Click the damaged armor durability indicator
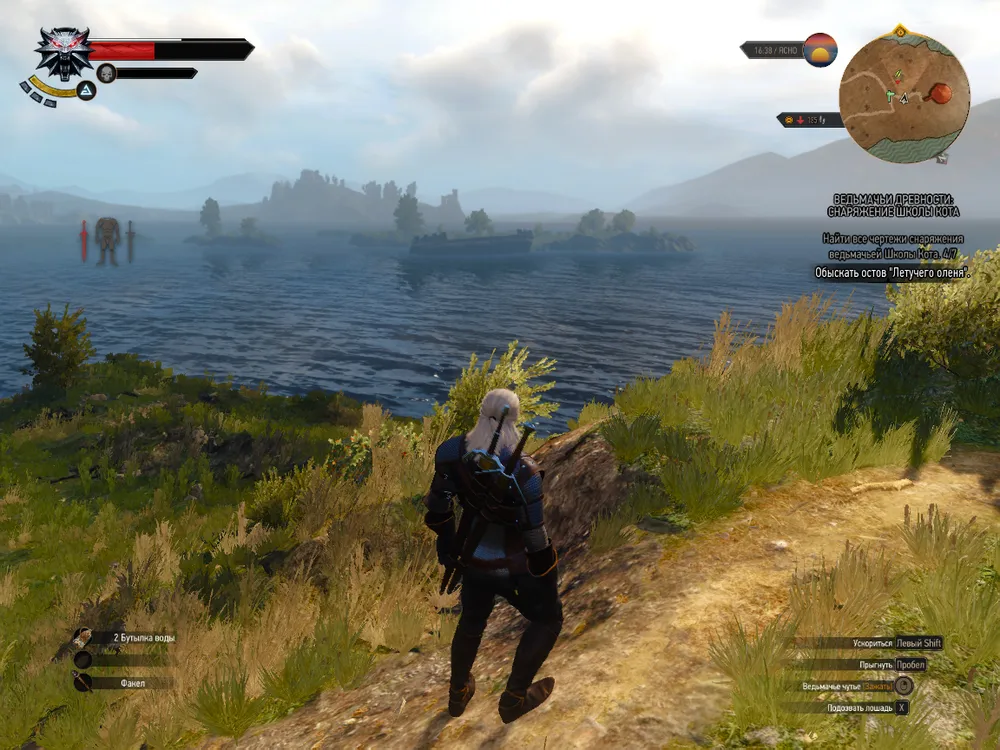Image resolution: width=1000 pixels, height=750 pixels. coord(107,241)
